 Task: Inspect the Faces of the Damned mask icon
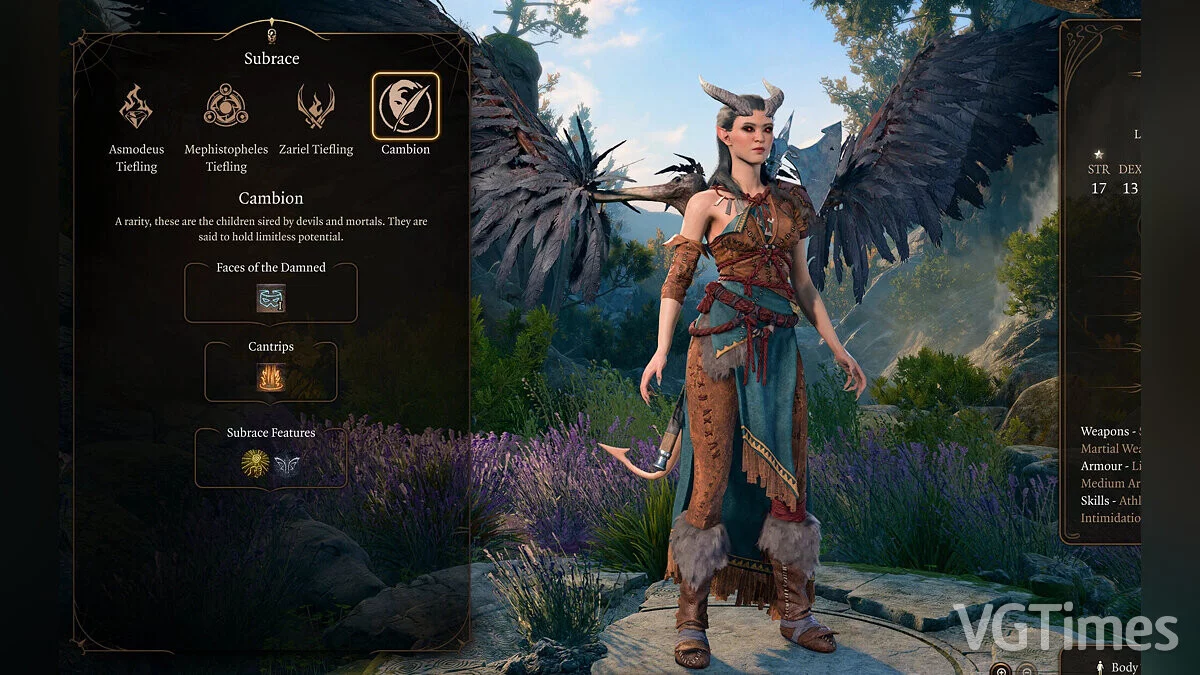click(270, 298)
